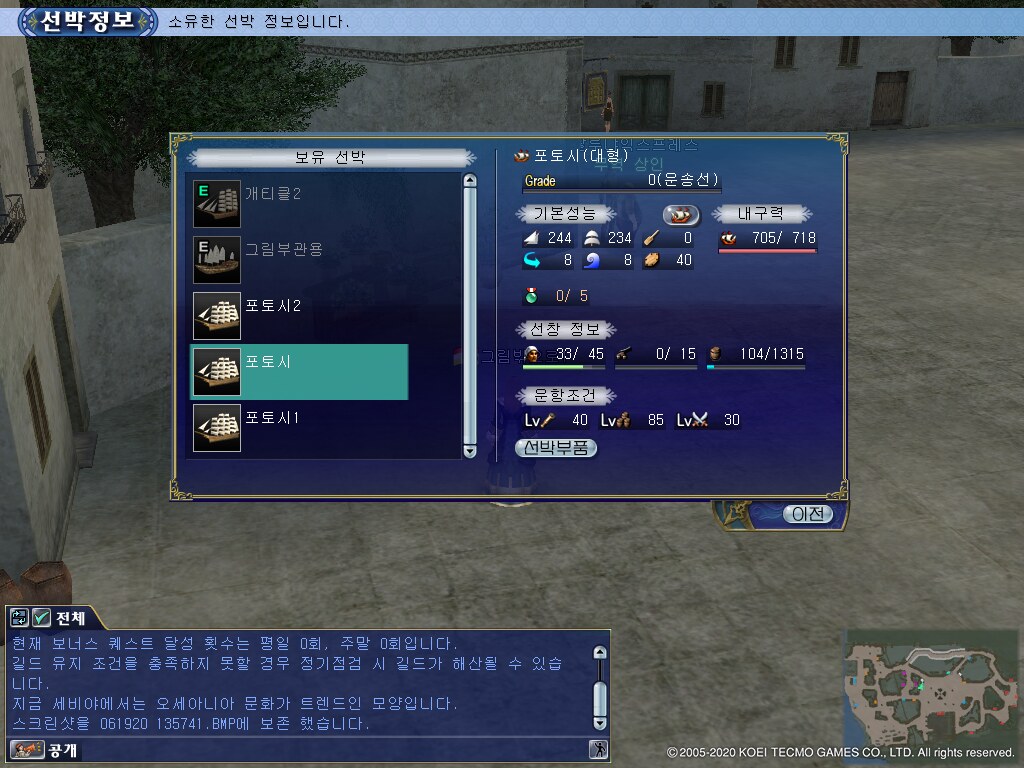
Task: Click the figure icon at chat bar's right end
Action: (598, 749)
